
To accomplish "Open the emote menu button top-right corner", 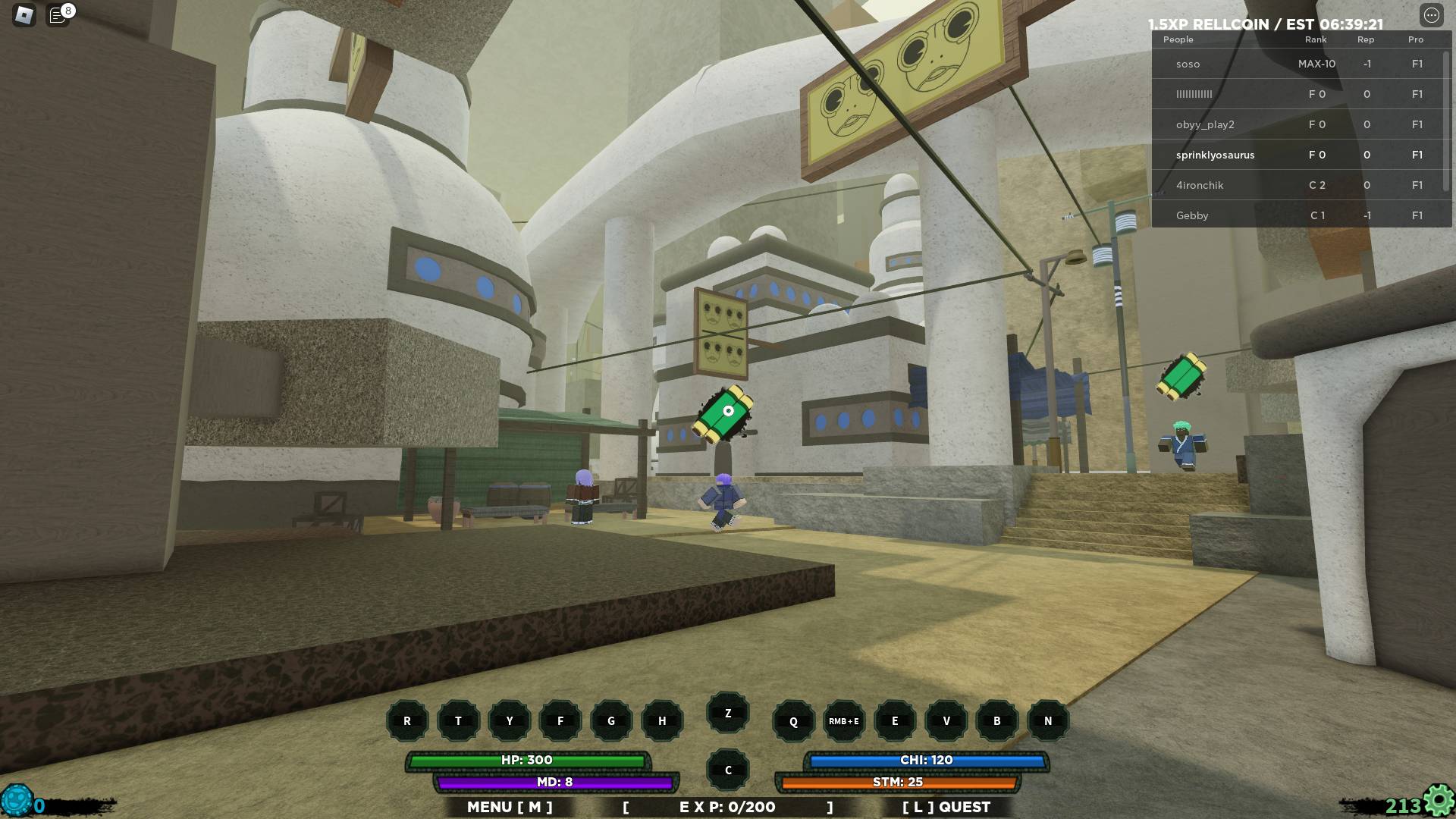I will [x=1432, y=14].
